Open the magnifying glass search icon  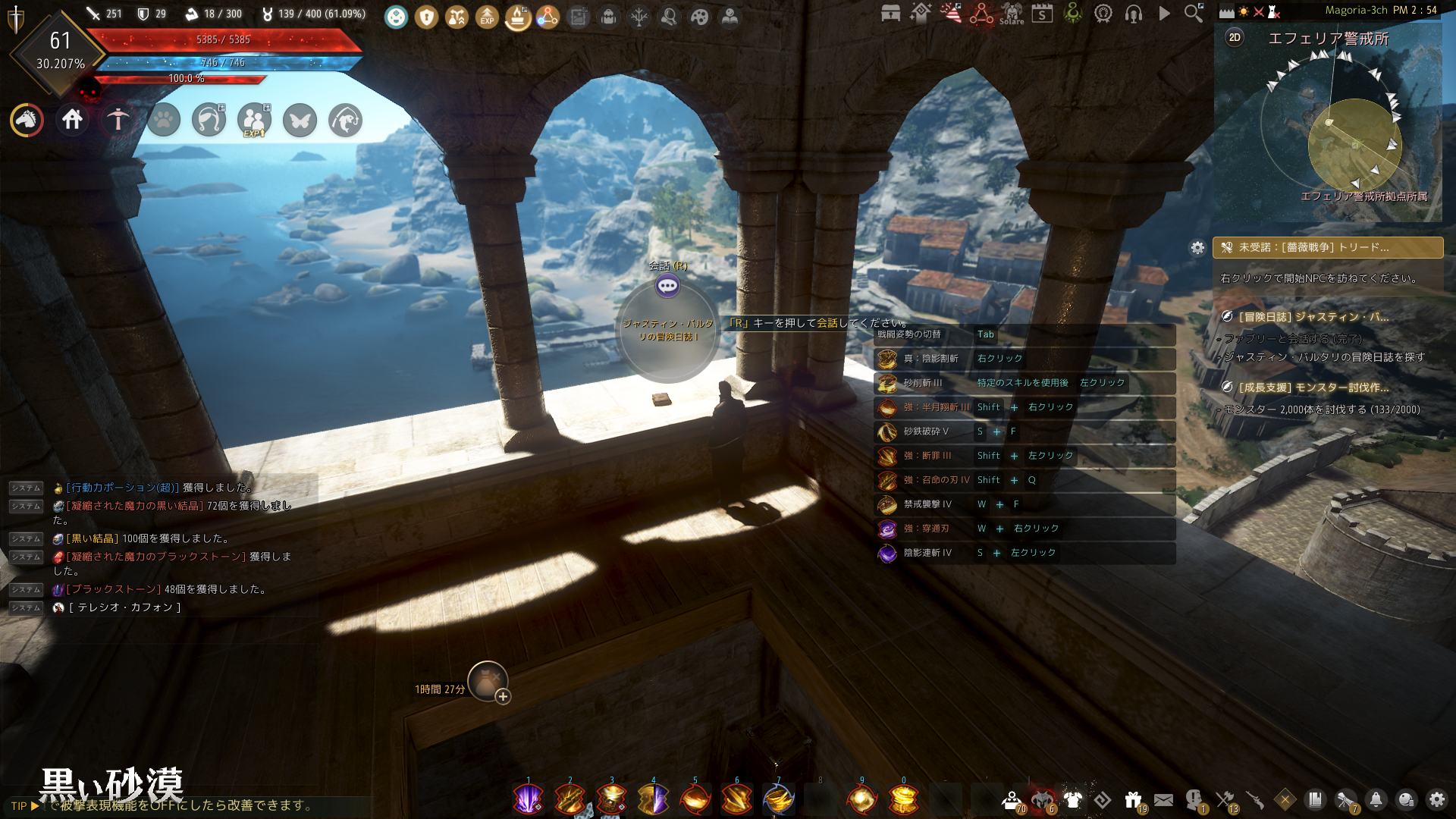(x=1194, y=13)
